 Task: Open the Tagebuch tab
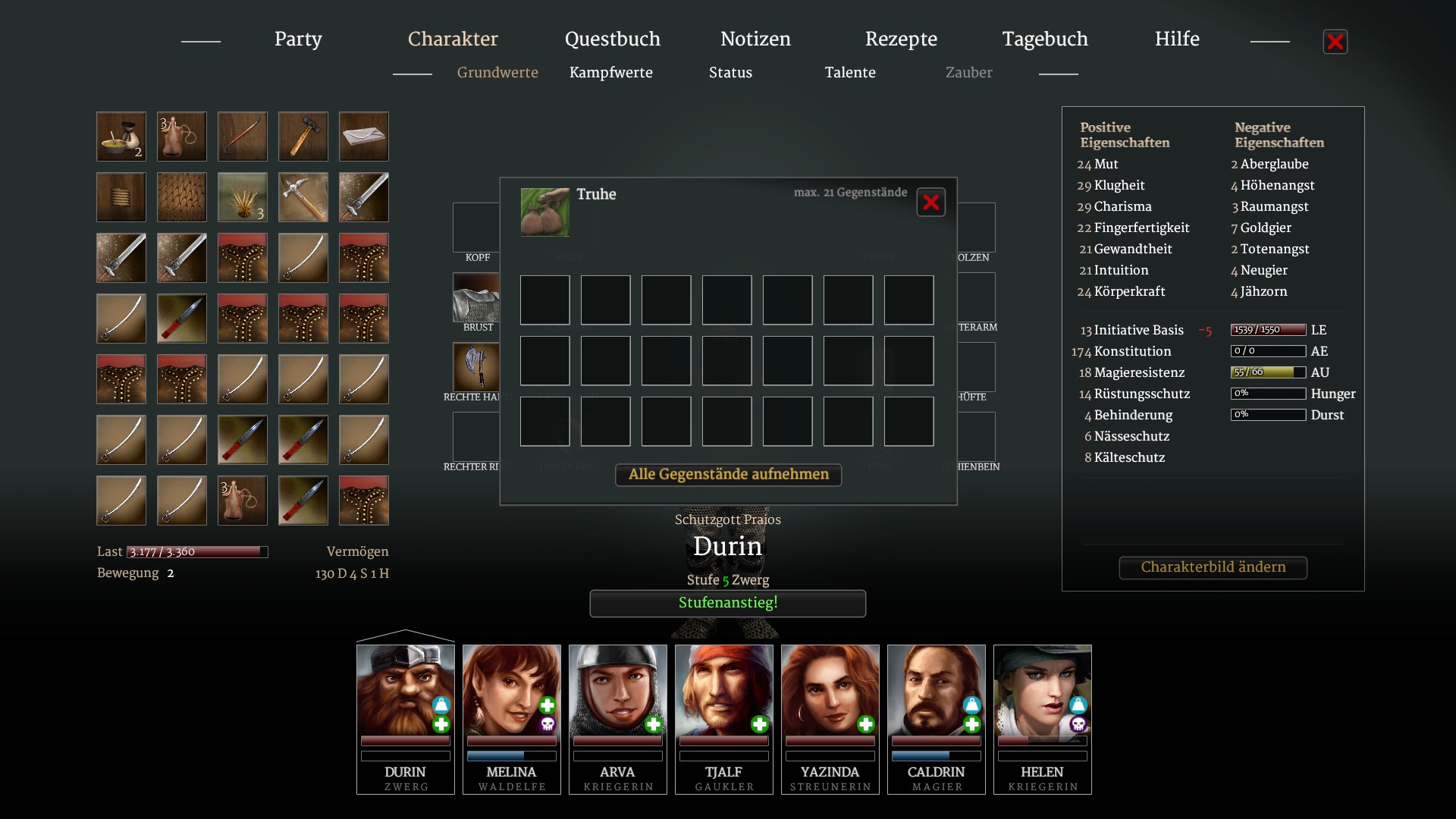[x=1045, y=39]
